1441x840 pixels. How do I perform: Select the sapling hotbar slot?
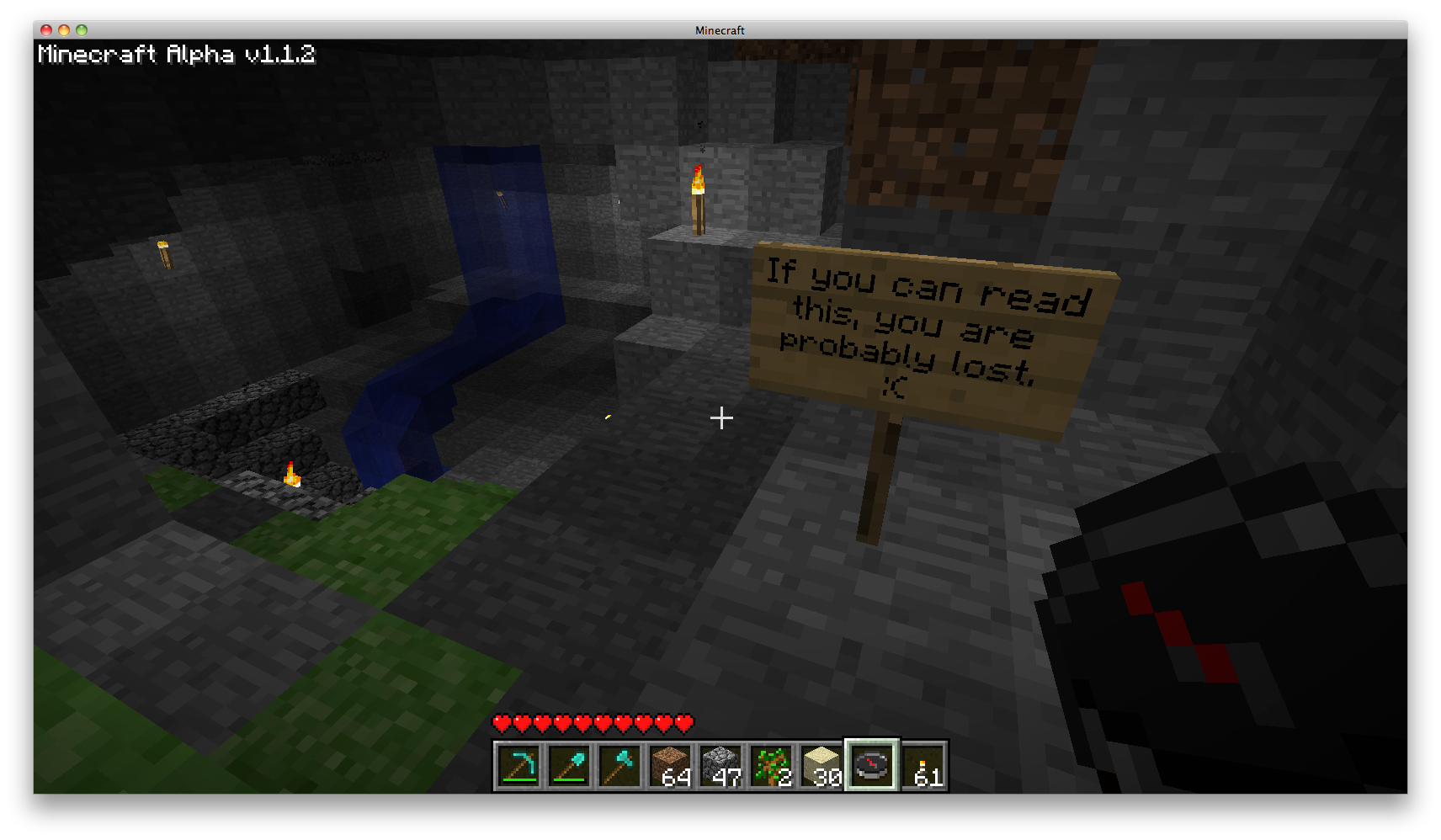coord(771,766)
